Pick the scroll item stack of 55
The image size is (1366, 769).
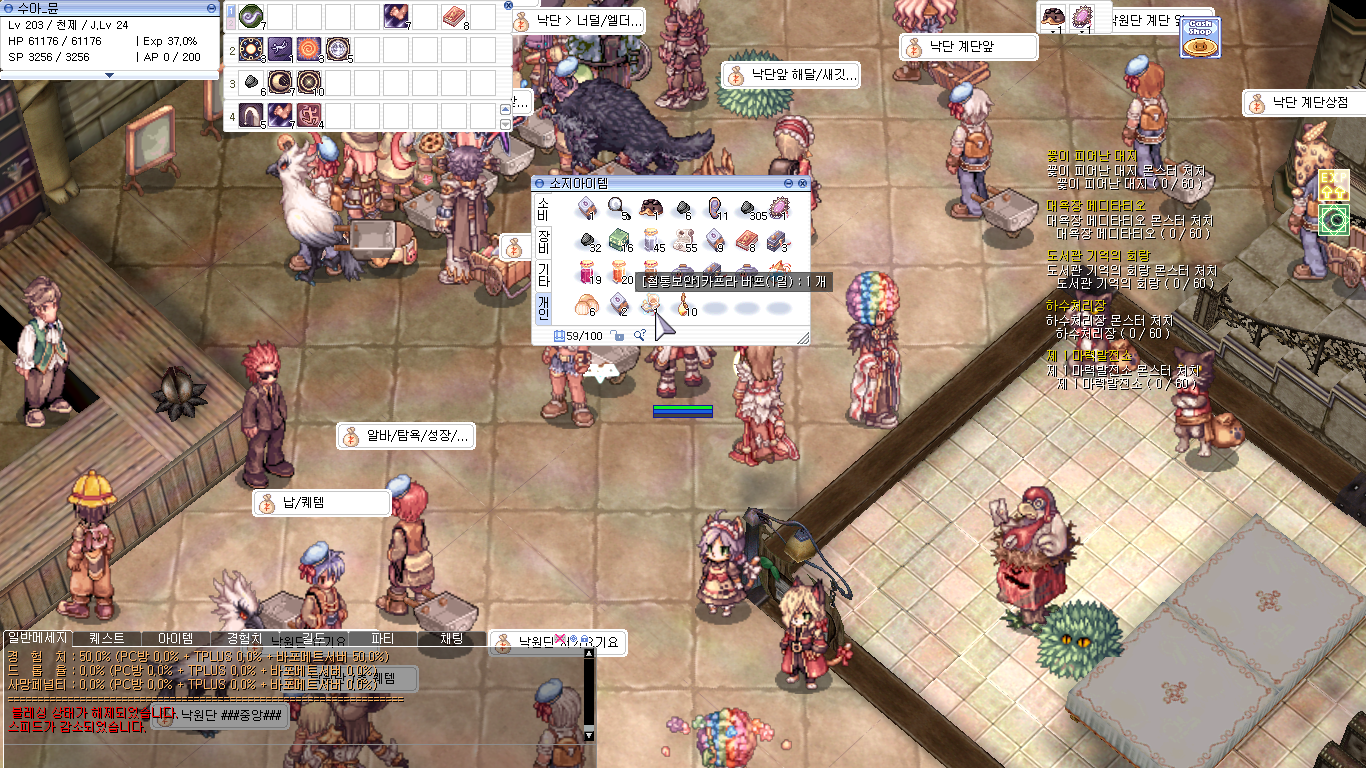685,240
